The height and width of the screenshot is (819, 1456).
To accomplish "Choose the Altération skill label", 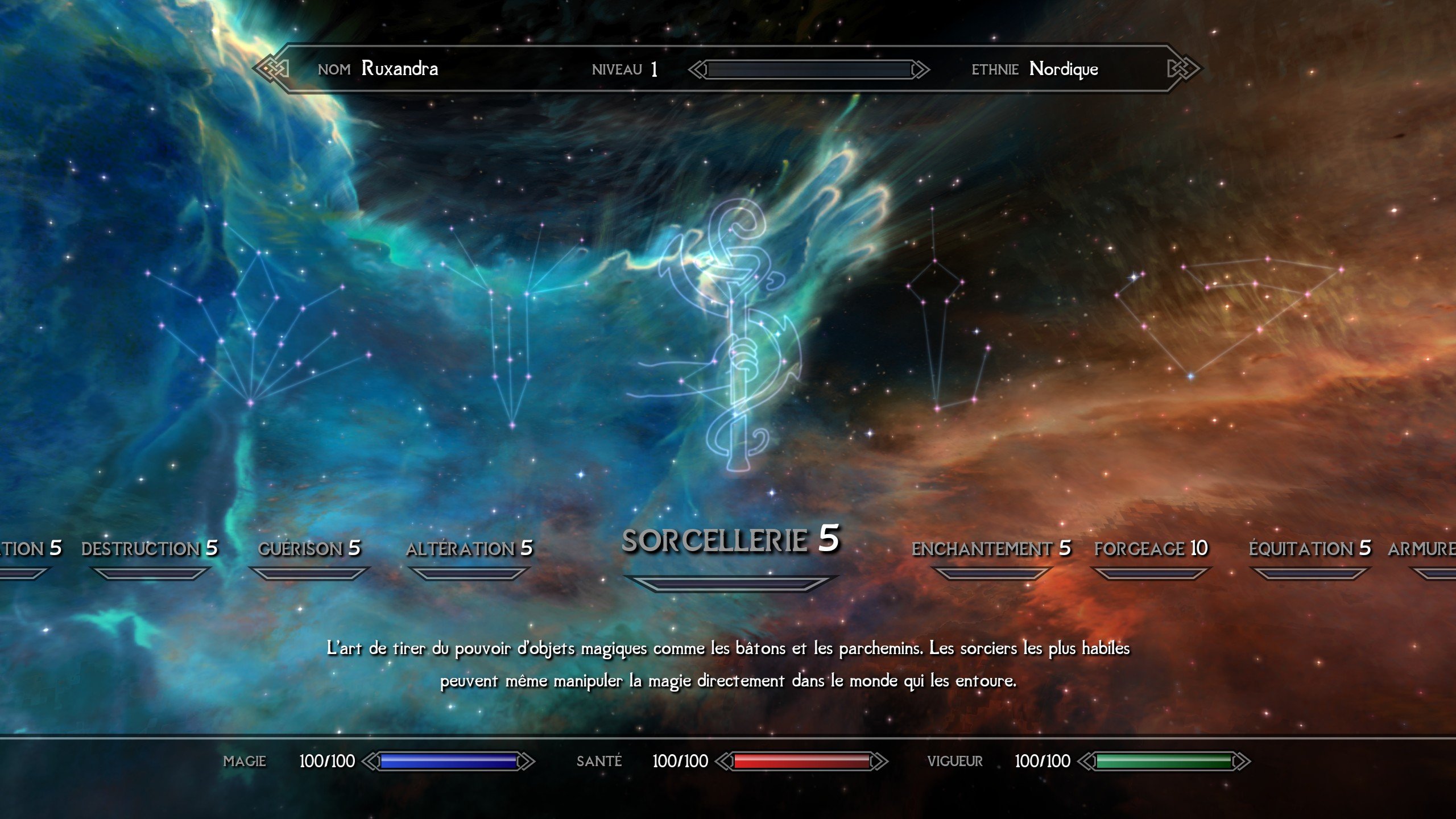I will click(x=469, y=548).
